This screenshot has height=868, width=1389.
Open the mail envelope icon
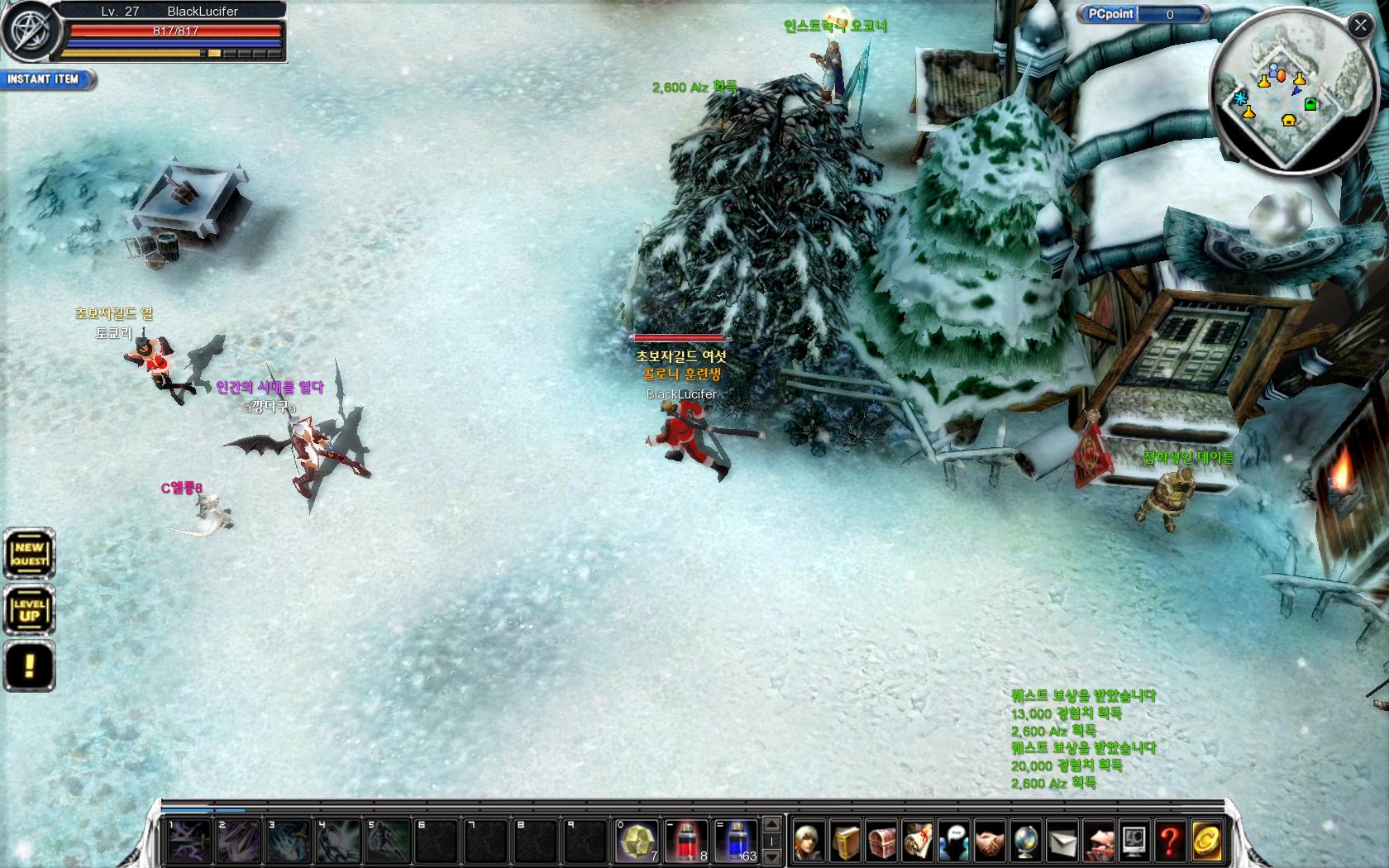(1062, 842)
